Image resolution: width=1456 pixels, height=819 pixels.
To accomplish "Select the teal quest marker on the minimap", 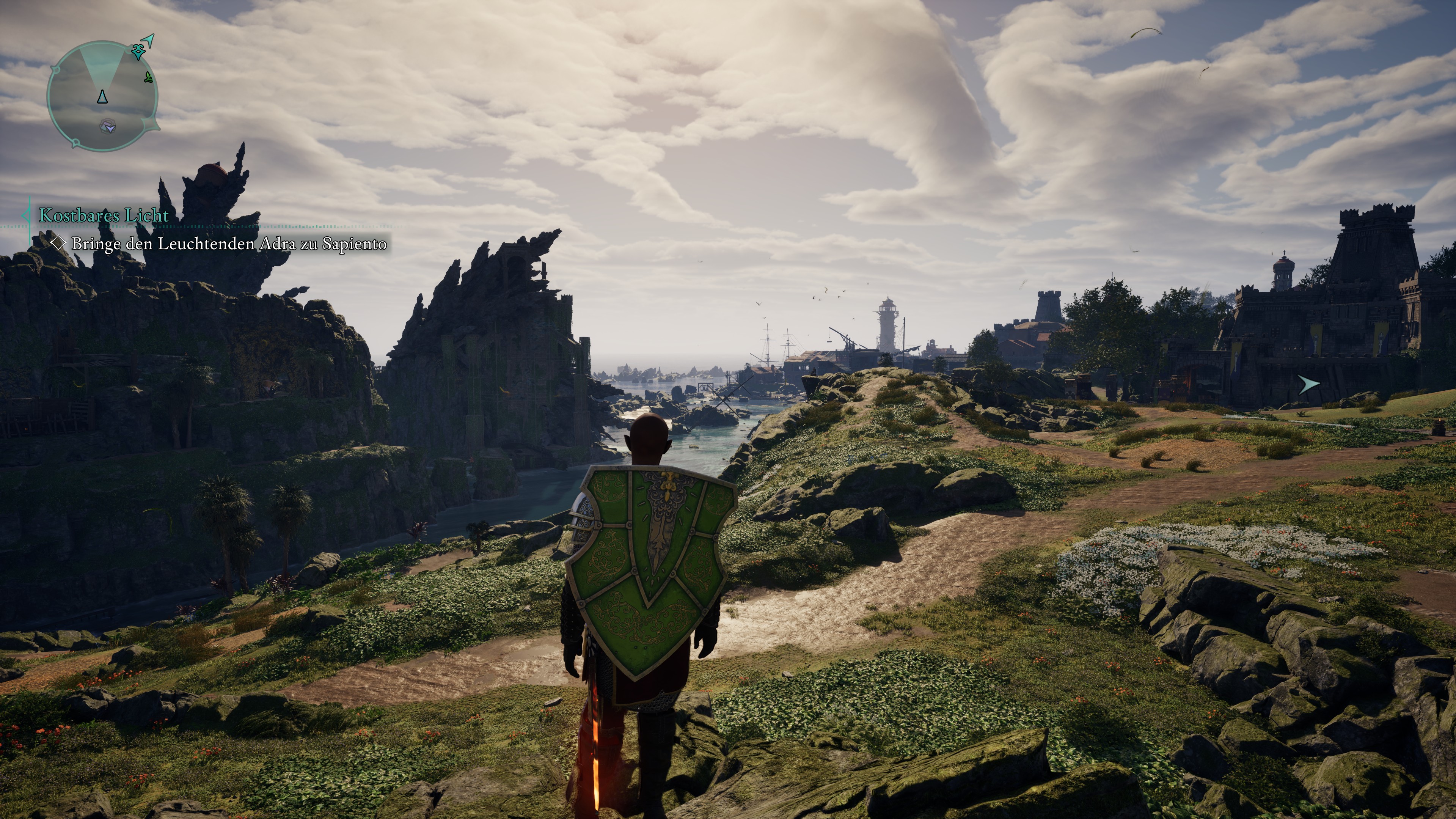I will pyautogui.click(x=138, y=53).
